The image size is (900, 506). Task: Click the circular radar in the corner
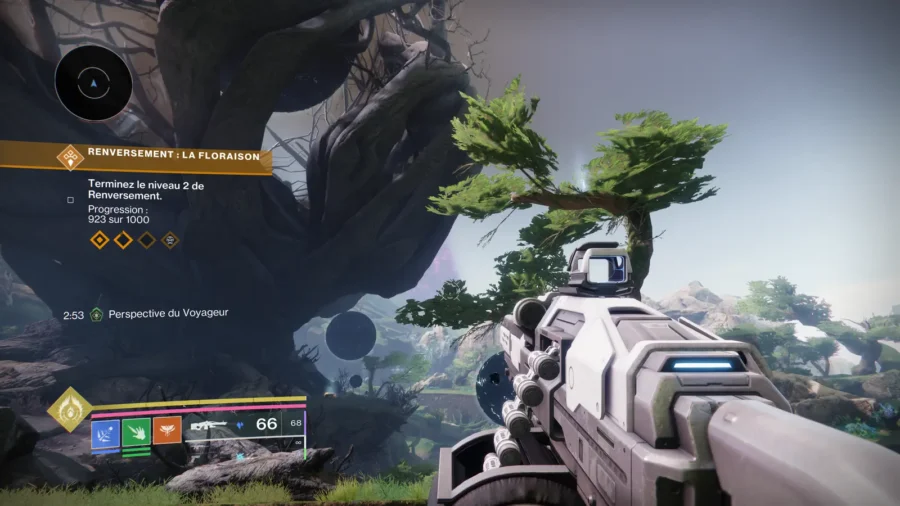click(x=94, y=82)
